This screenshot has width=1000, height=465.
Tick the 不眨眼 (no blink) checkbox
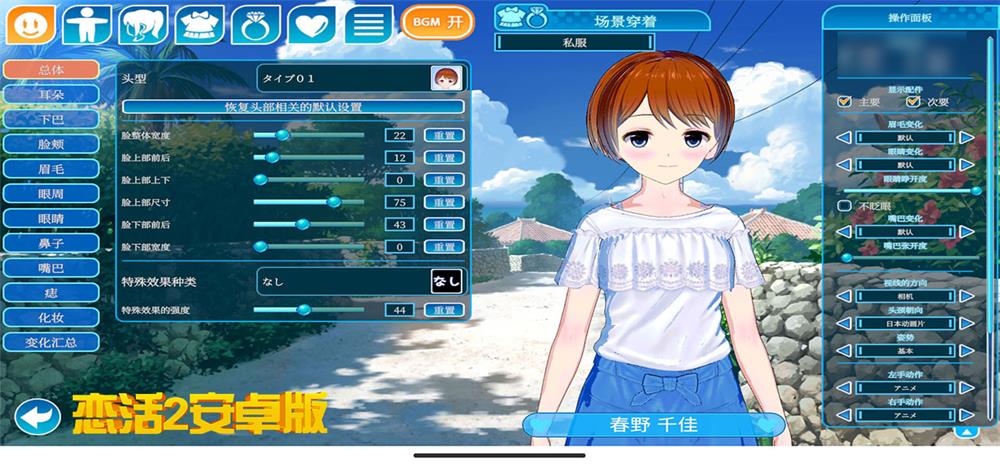pyautogui.click(x=845, y=205)
